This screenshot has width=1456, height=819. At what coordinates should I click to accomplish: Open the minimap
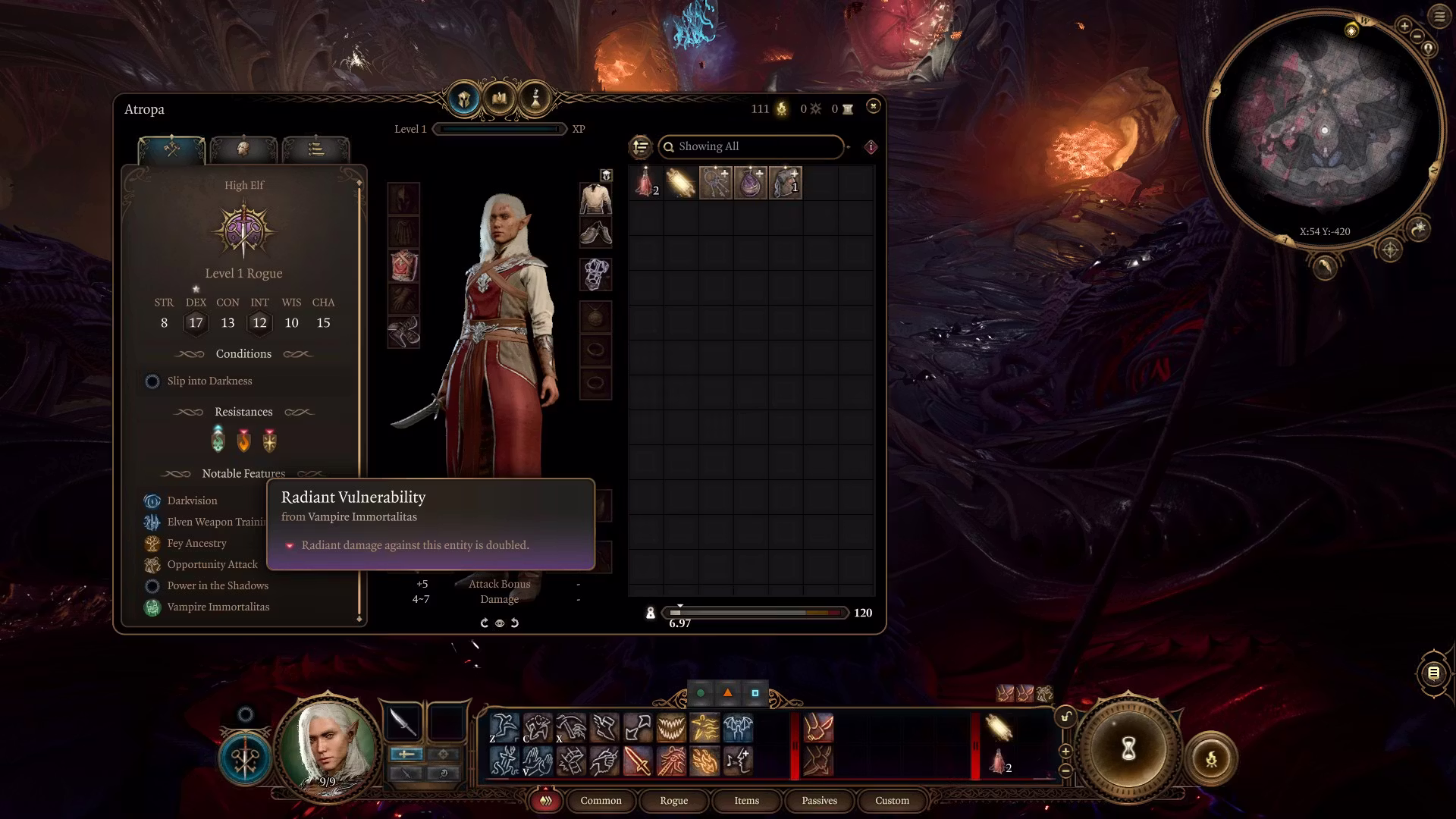point(1324,130)
